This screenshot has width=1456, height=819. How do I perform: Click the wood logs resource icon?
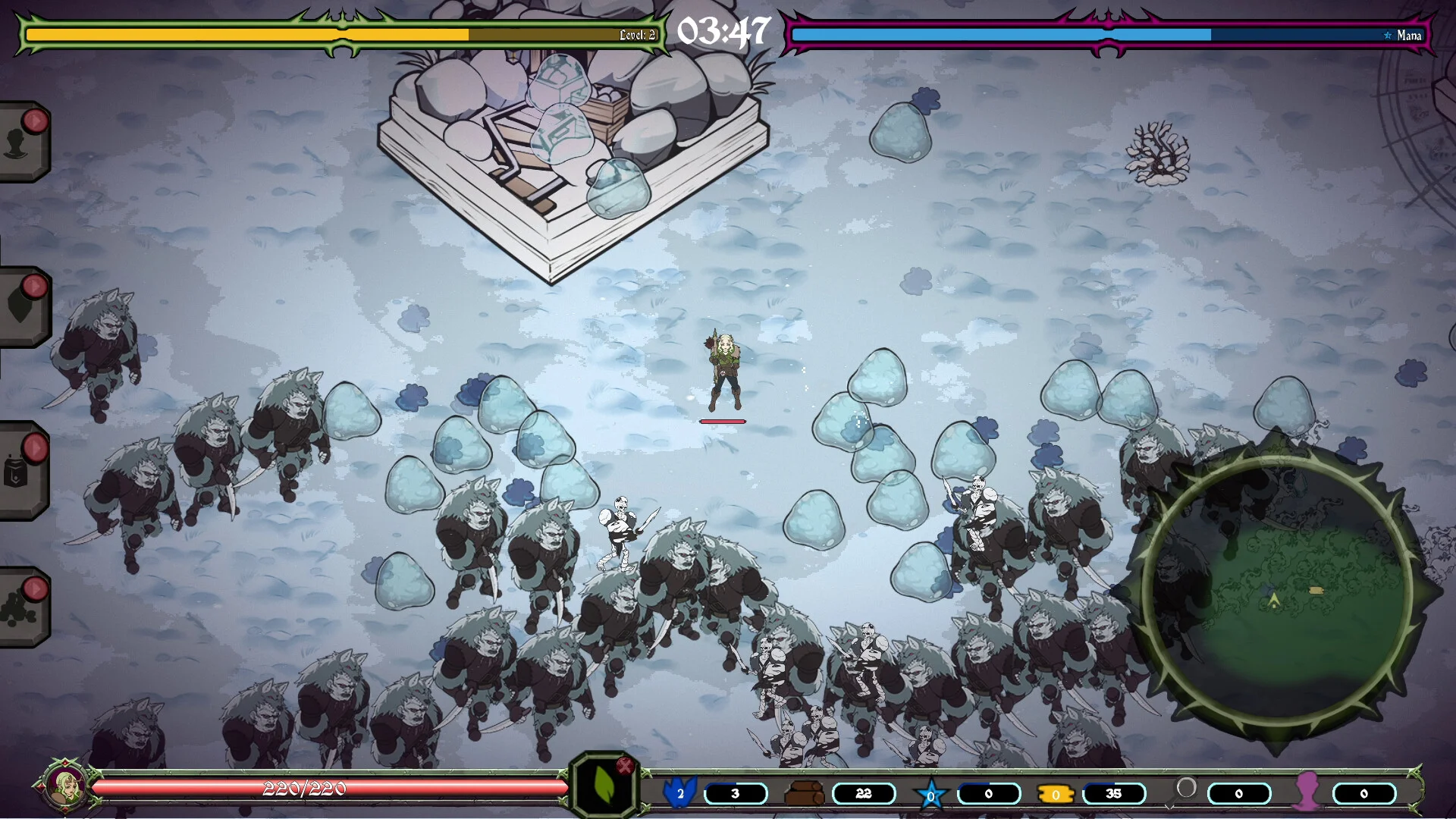pos(804,794)
